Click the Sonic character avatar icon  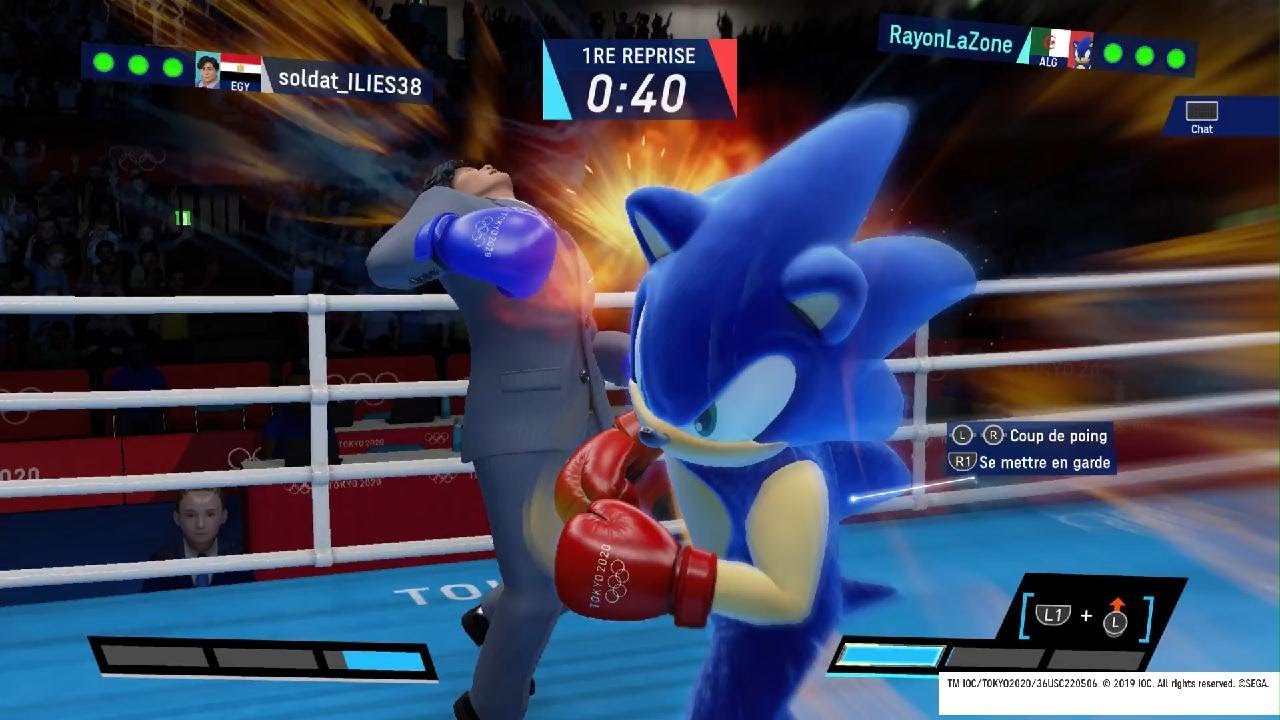pos(1081,52)
